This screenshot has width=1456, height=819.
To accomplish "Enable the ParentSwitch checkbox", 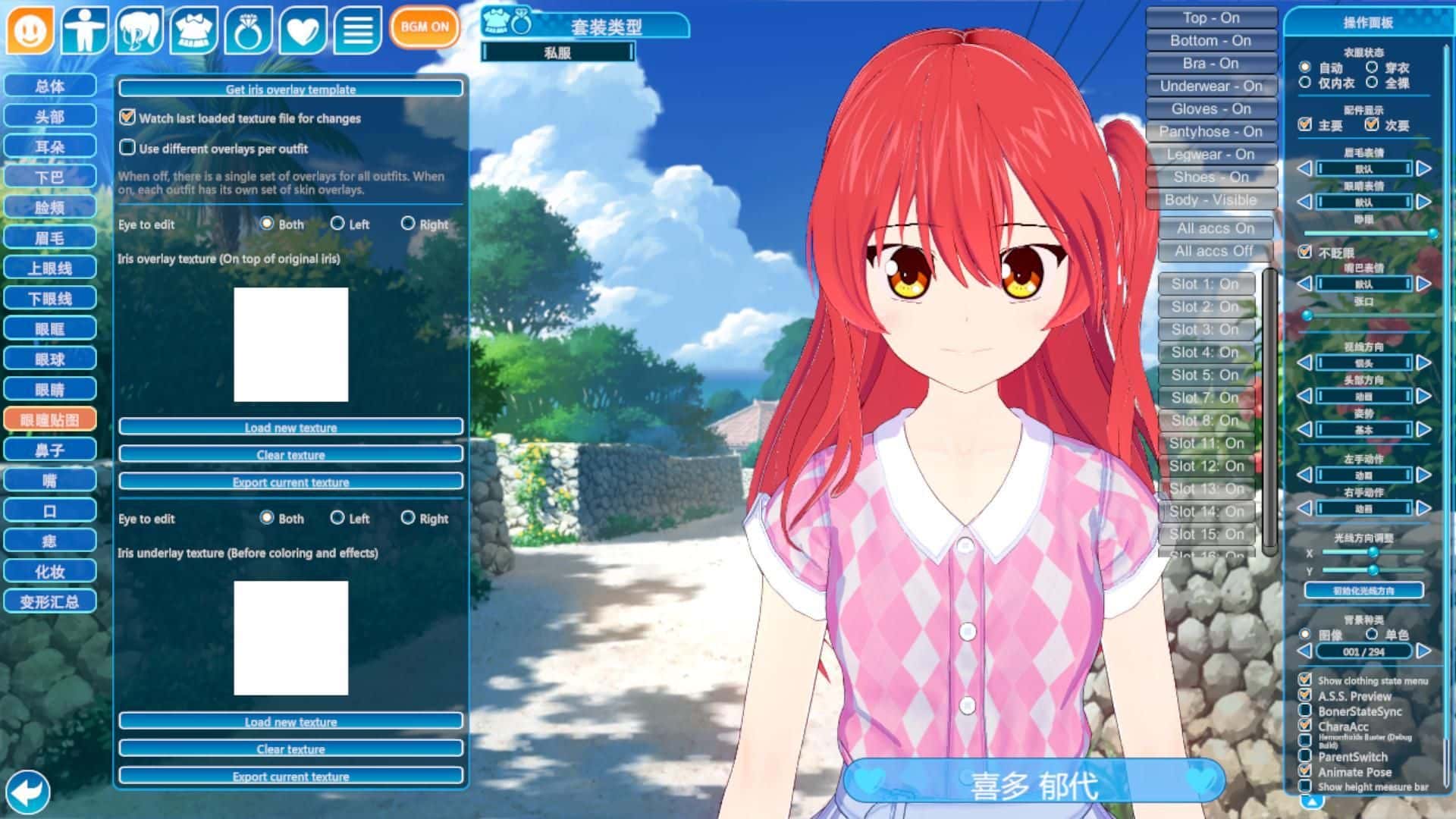I will (1305, 756).
